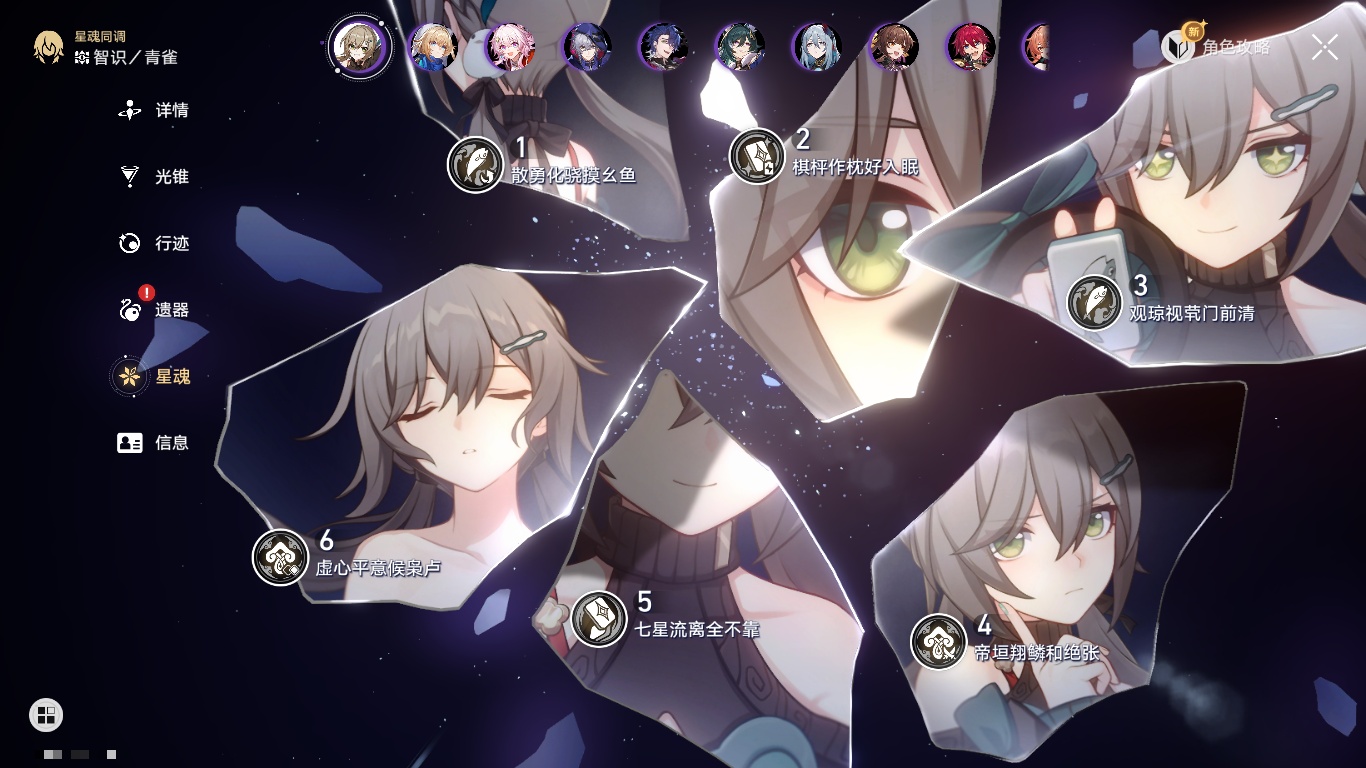Screen dimensions: 1366x768
Task: Switch to the blond-haired character portrait
Action: (x=434, y=47)
